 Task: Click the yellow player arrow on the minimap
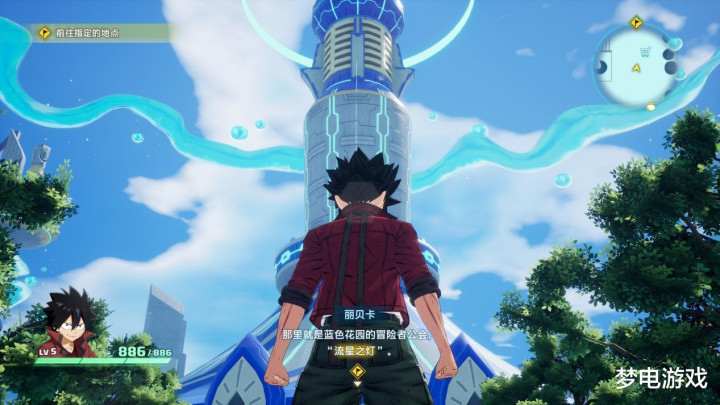tap(636, 68)
